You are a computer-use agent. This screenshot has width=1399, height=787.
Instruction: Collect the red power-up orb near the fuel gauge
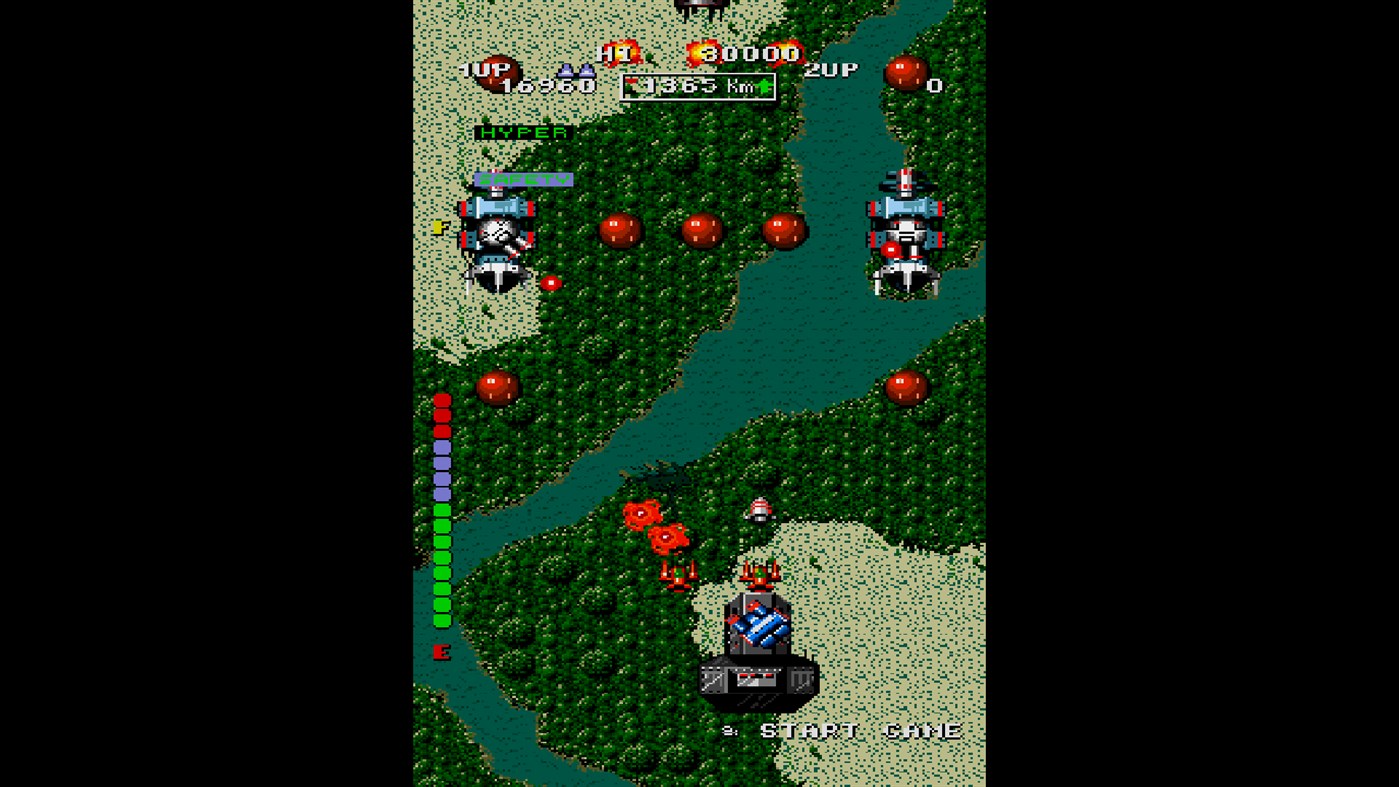[x=496, y=388]
